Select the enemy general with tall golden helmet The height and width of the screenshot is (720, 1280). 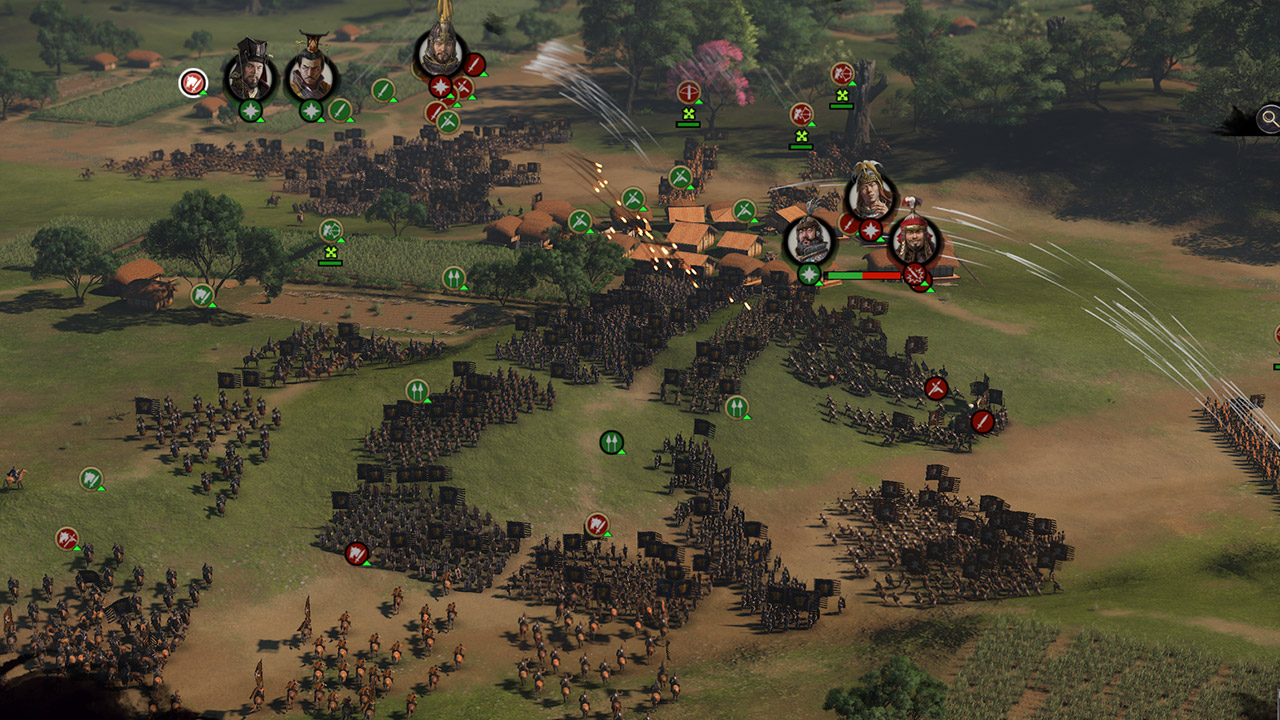coord(440,50)
